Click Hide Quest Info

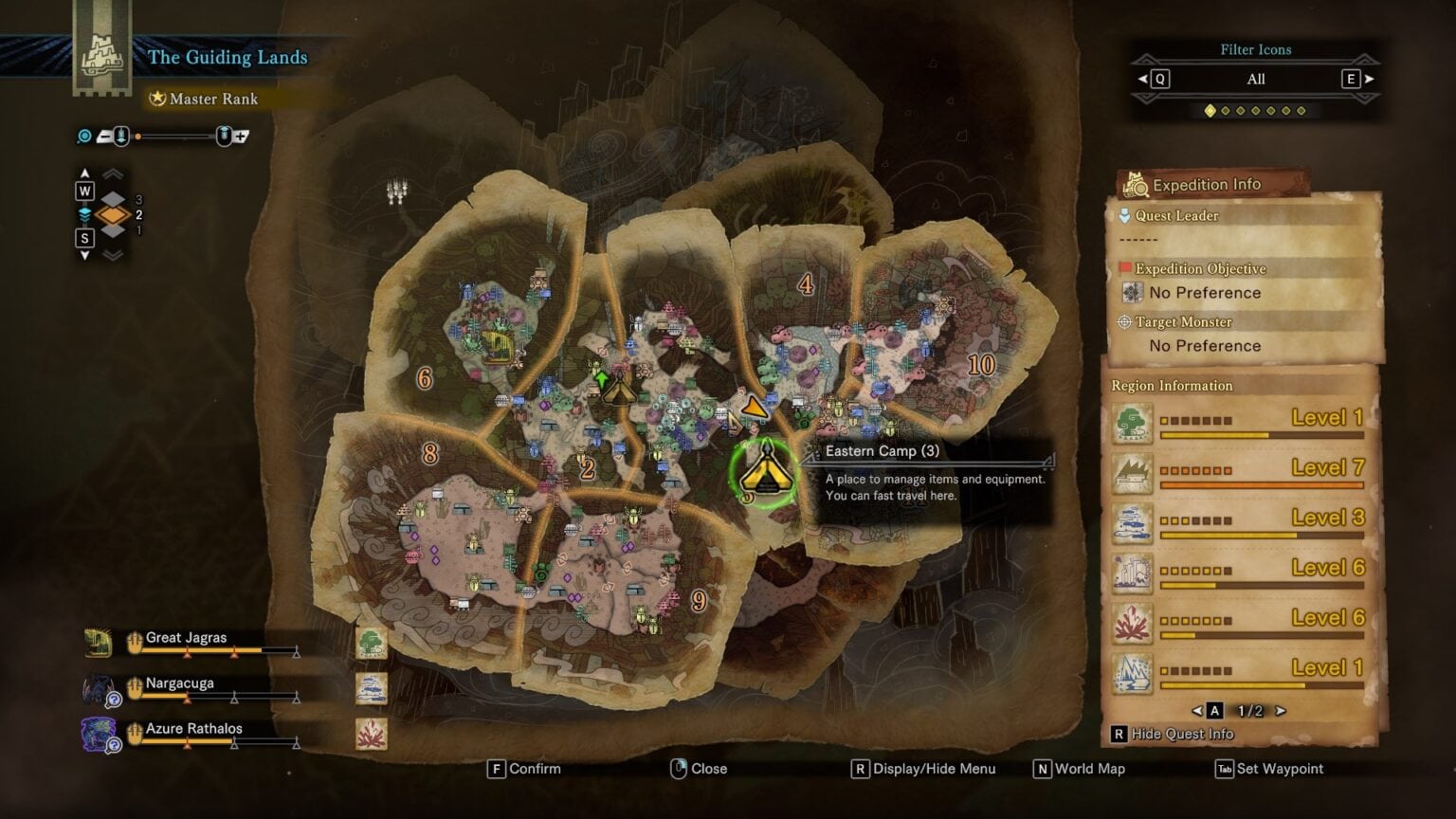point(1175,734)
